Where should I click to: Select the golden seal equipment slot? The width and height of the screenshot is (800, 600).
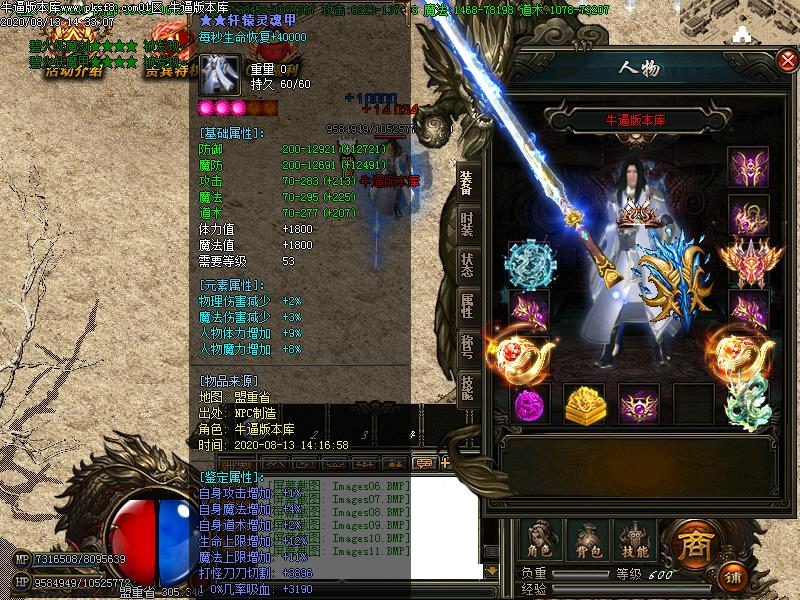pyautogui.click(x=583, y=404)
